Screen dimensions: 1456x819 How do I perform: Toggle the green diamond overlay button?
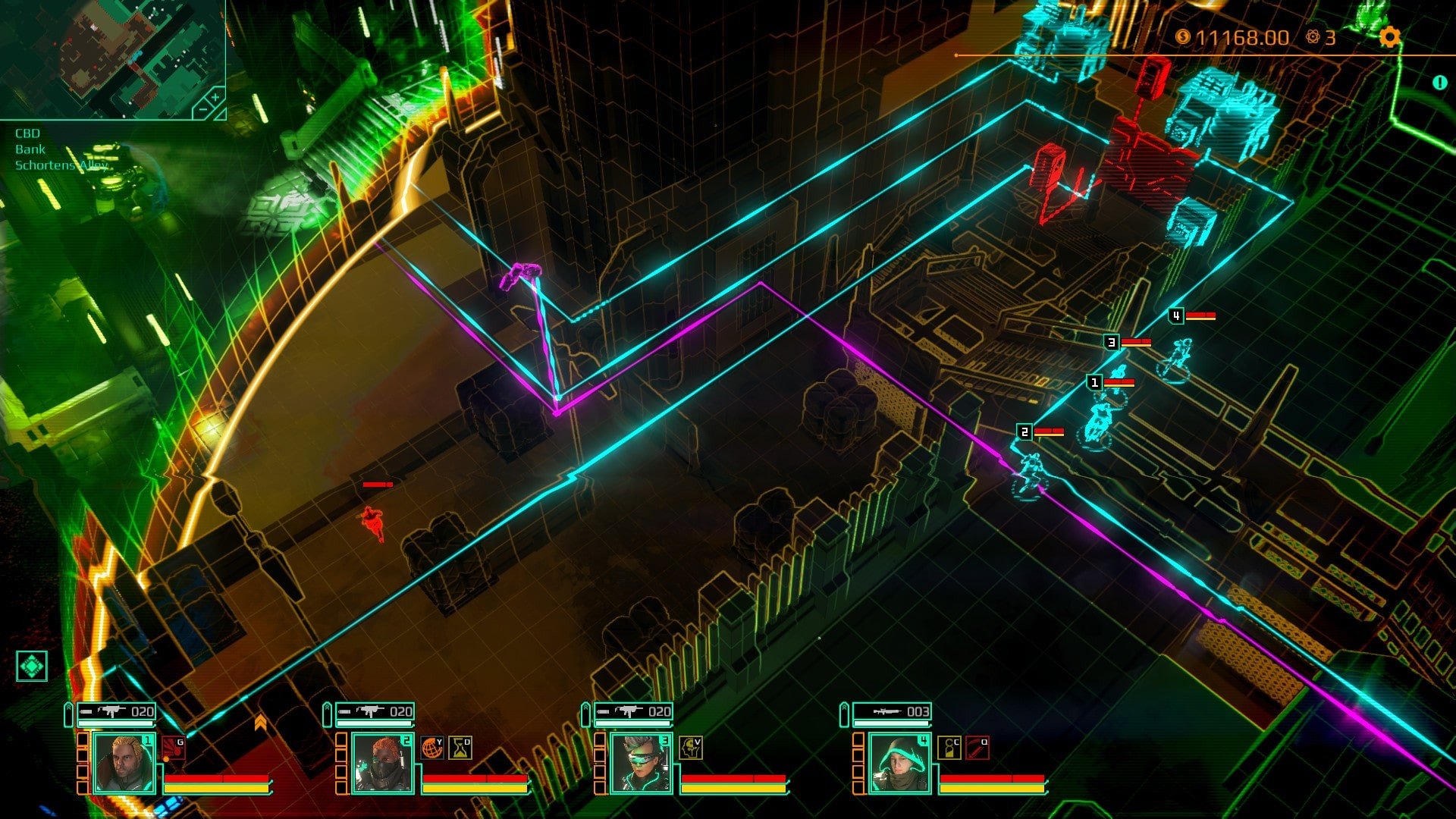click(x=31, y=666)
